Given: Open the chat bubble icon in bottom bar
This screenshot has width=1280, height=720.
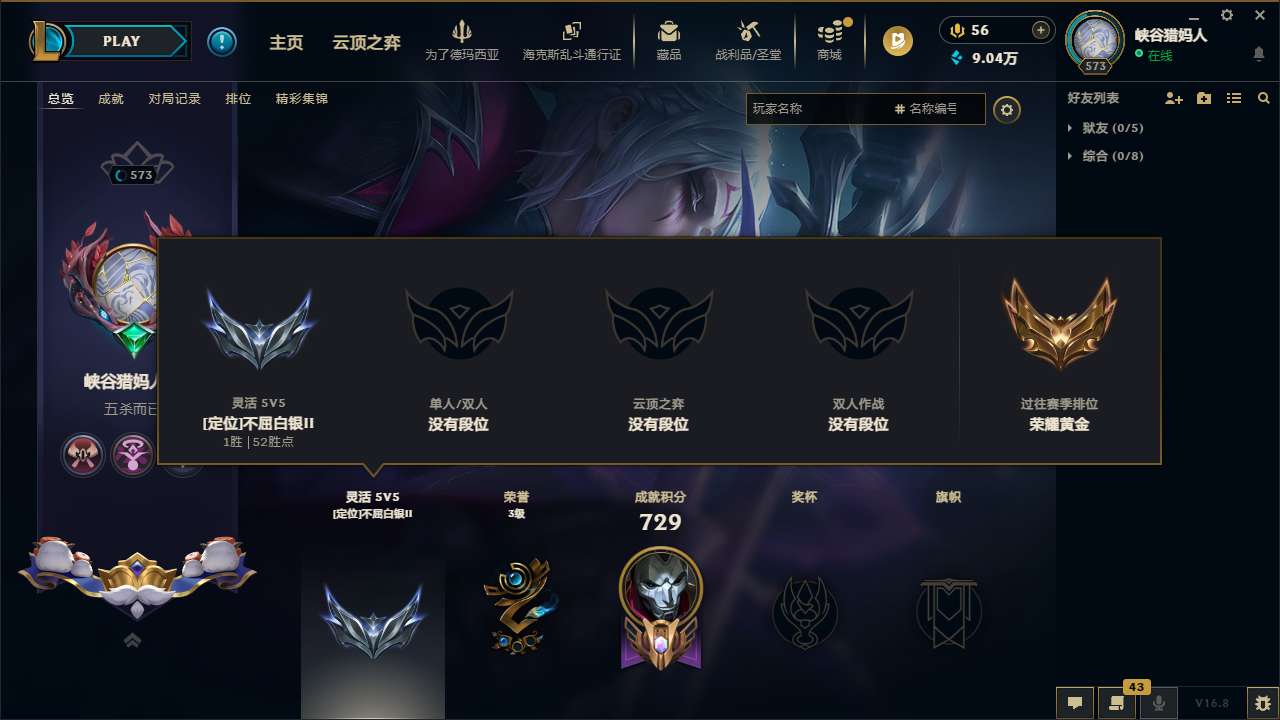Looking at the screenshot, I should [1074, 703].
